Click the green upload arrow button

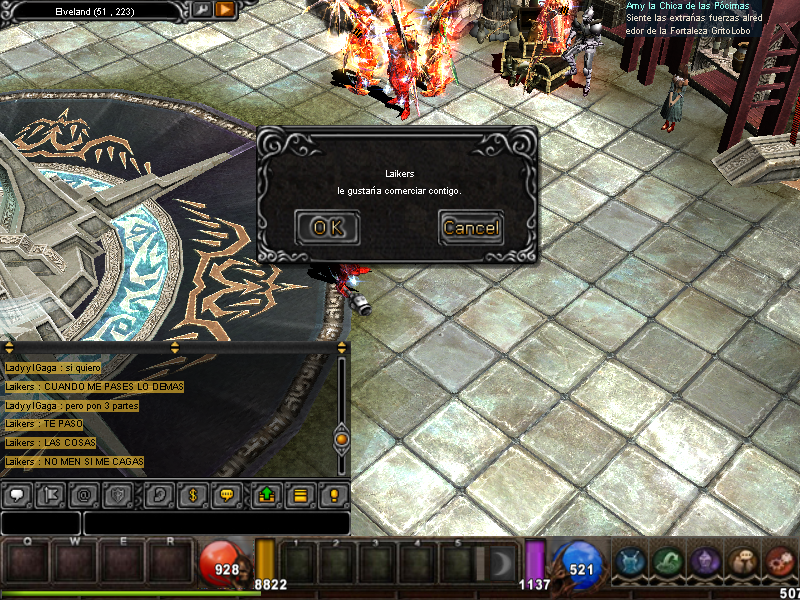point(267,494)
